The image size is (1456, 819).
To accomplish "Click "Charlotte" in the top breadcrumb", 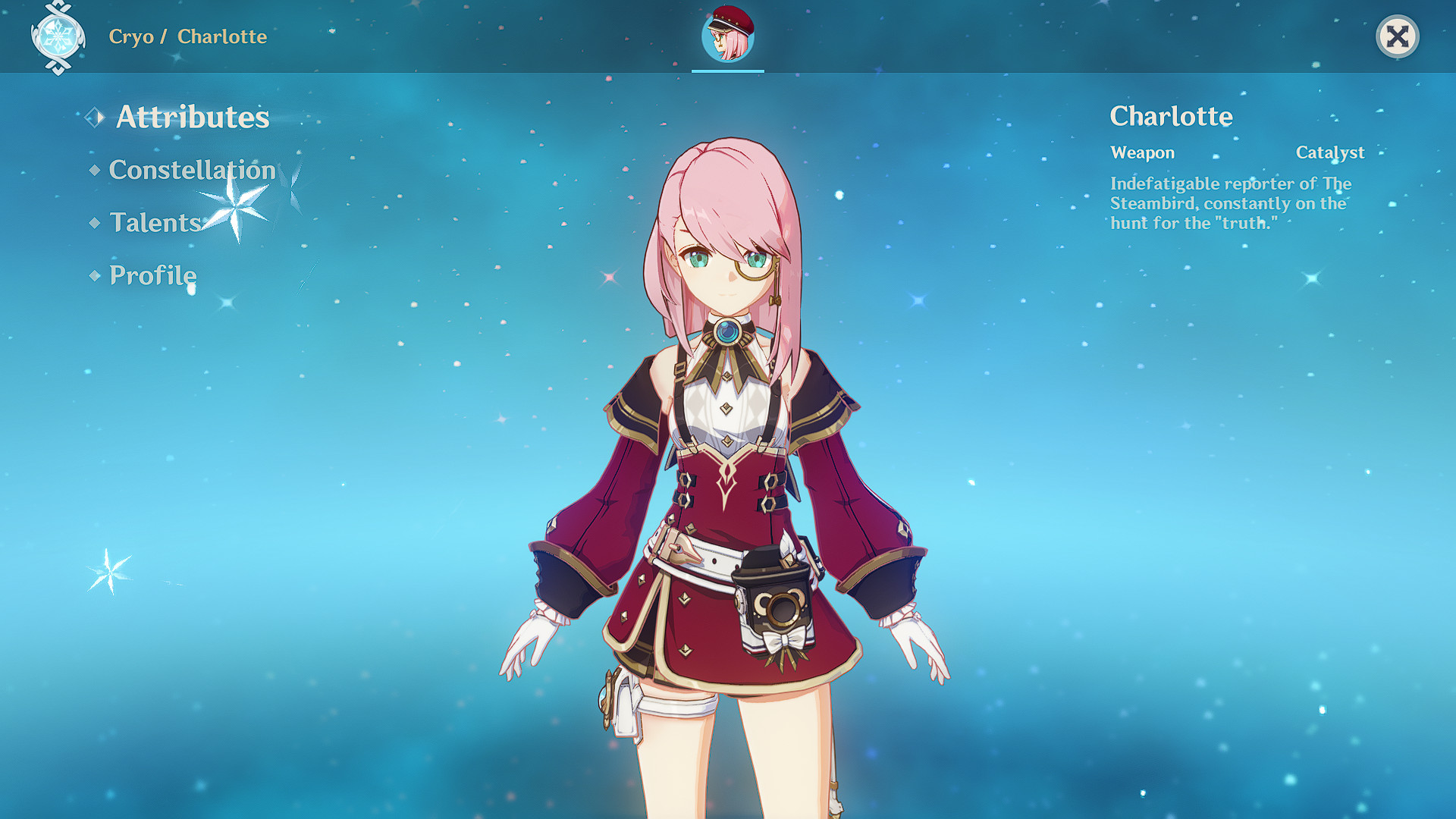I will pos(222,36).
